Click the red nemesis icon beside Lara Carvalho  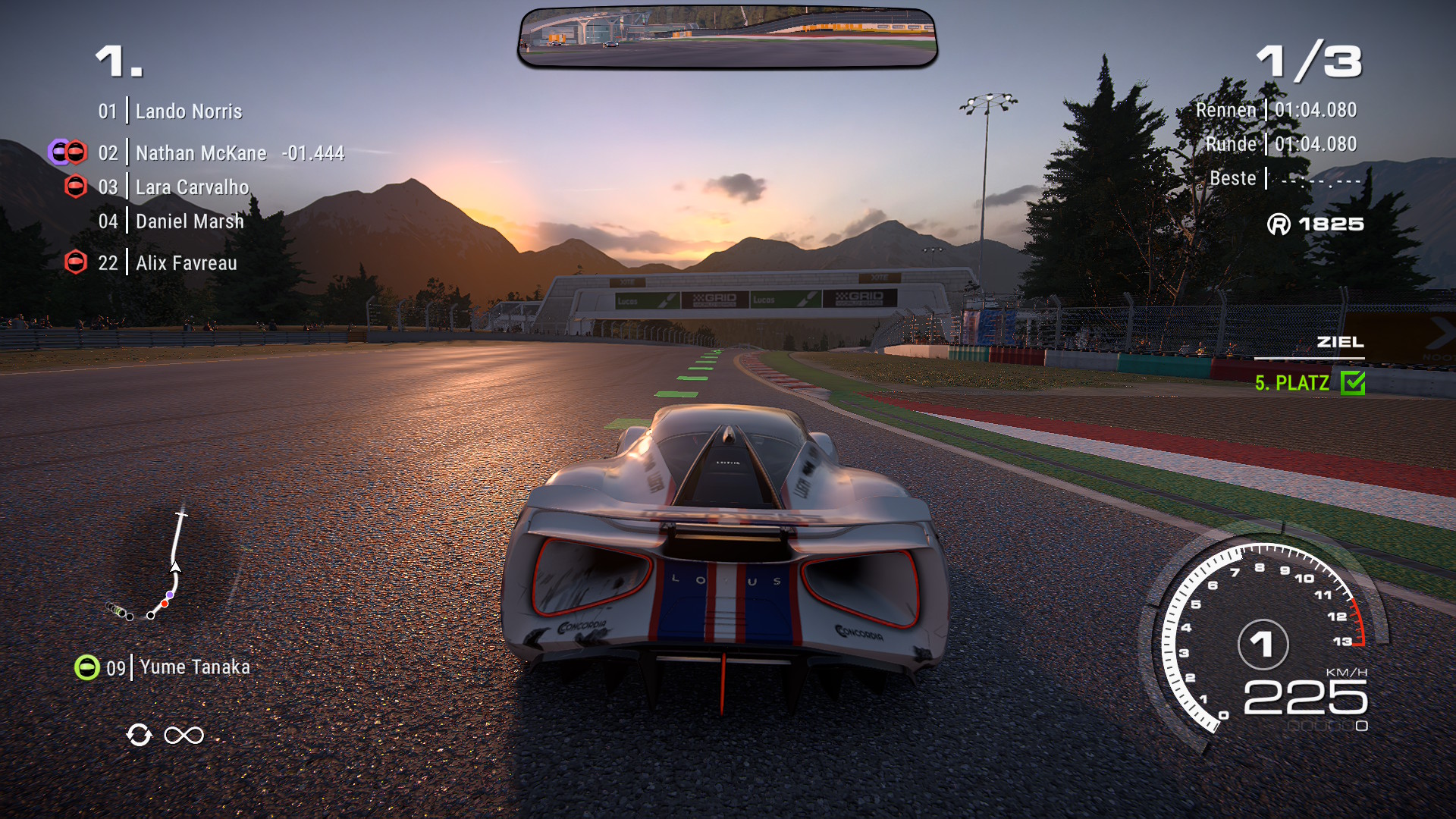pyautogui.click(x=76, y=187)
